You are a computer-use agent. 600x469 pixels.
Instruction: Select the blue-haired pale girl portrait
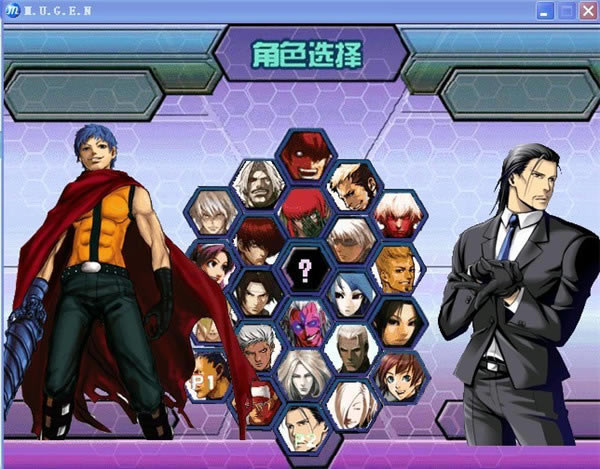point(351,294)
